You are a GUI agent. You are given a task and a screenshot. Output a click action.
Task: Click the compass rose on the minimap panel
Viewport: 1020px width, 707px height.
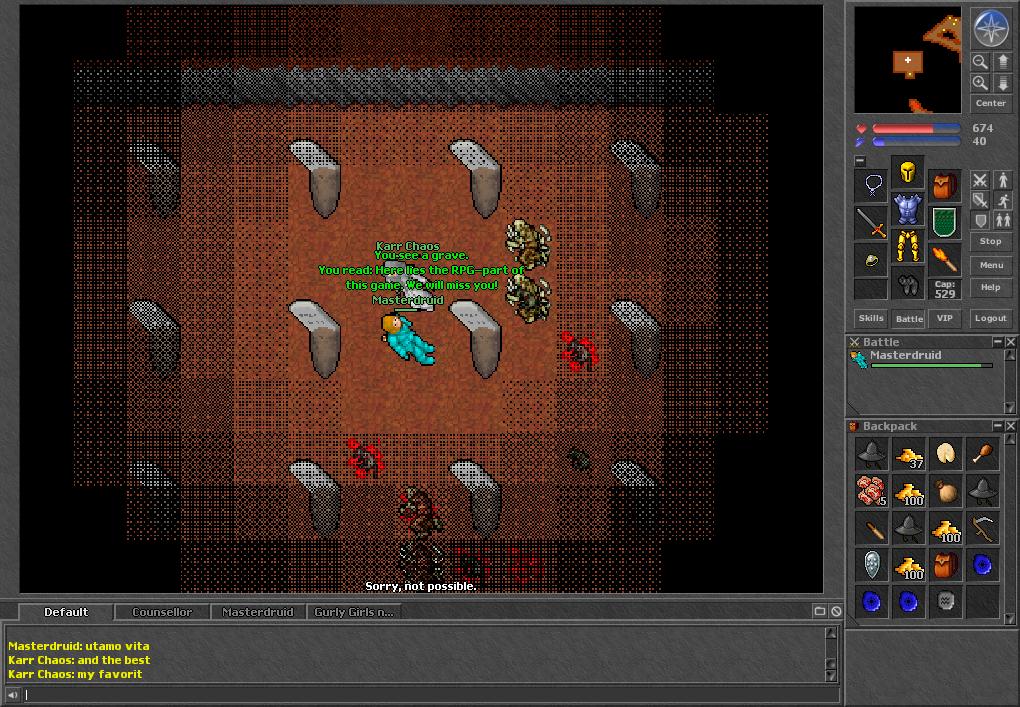990,28
